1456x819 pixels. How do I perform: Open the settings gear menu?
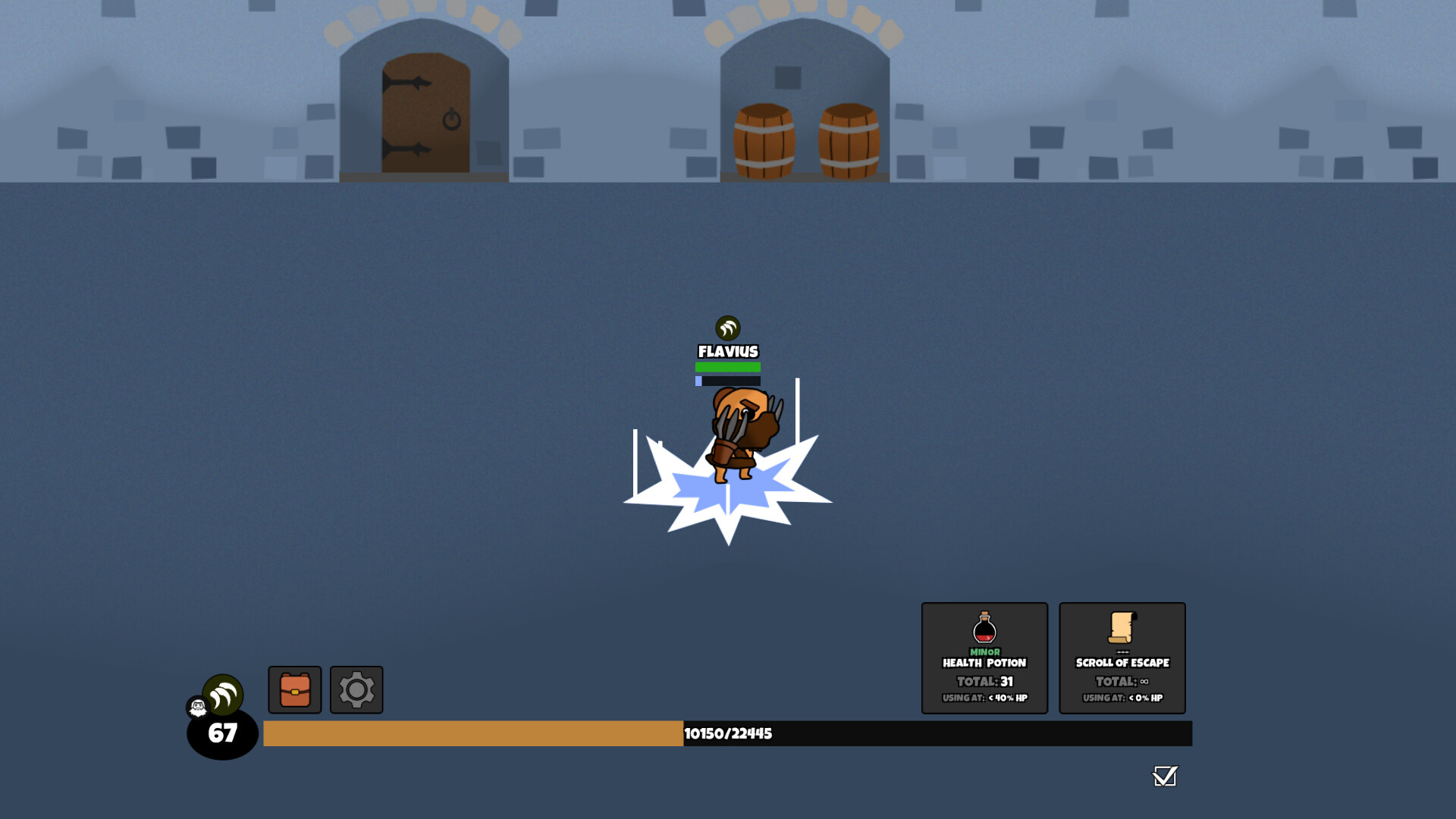pos(356,689)
